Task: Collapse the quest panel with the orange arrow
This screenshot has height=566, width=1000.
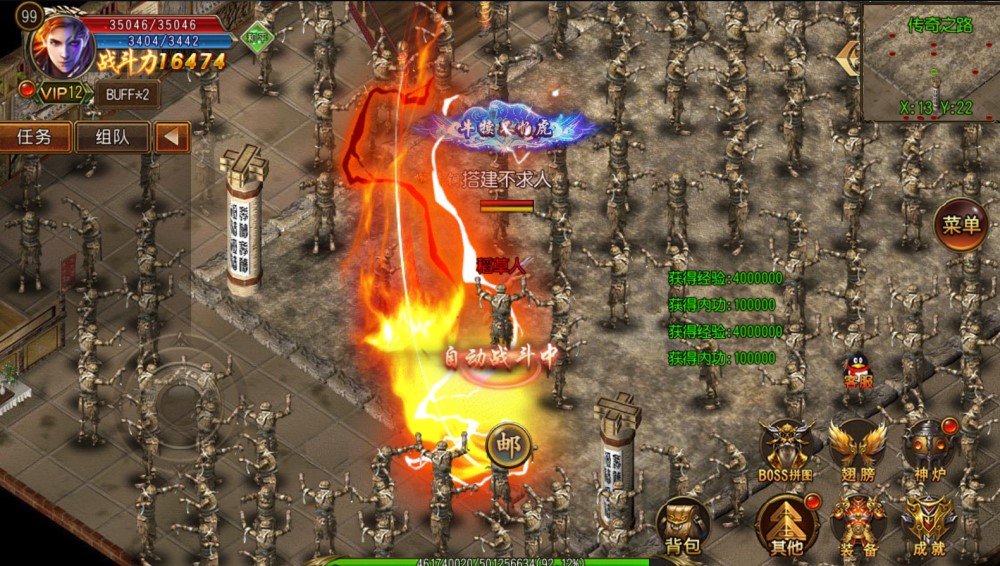Action: point(172,137)
